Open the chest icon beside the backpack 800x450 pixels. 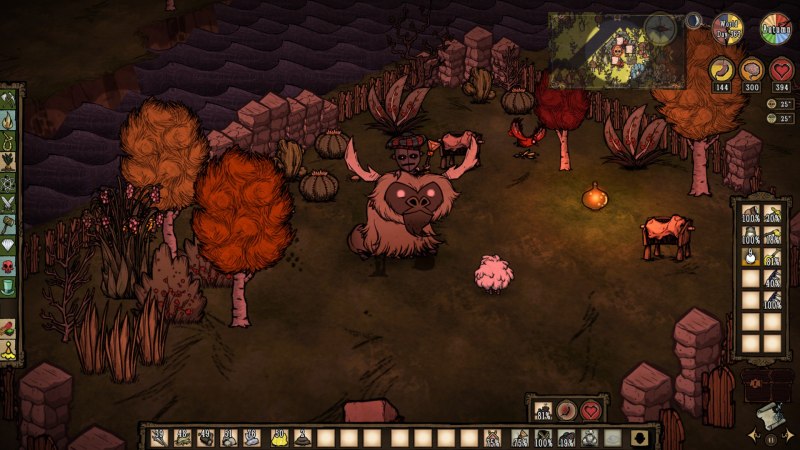coord(764,383)
